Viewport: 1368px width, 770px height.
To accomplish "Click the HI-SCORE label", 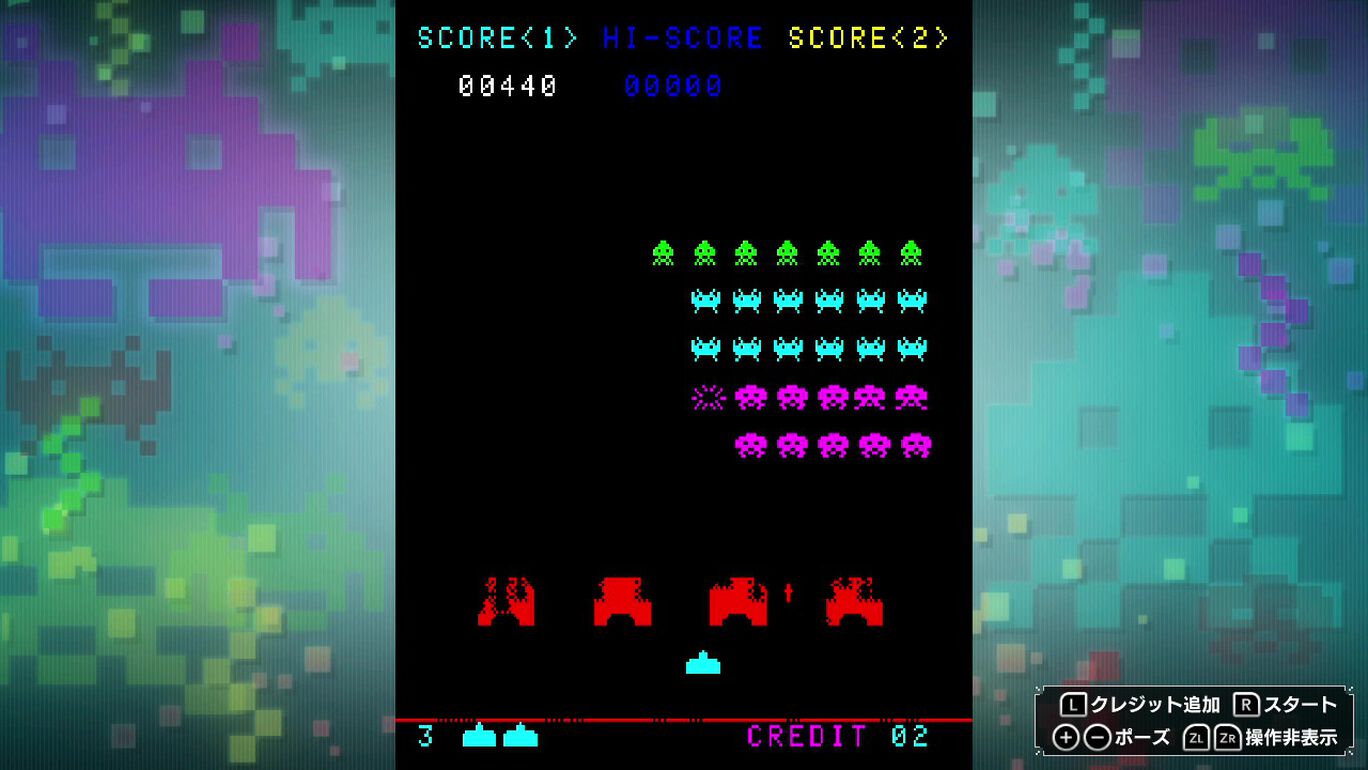I will (681, 38).
